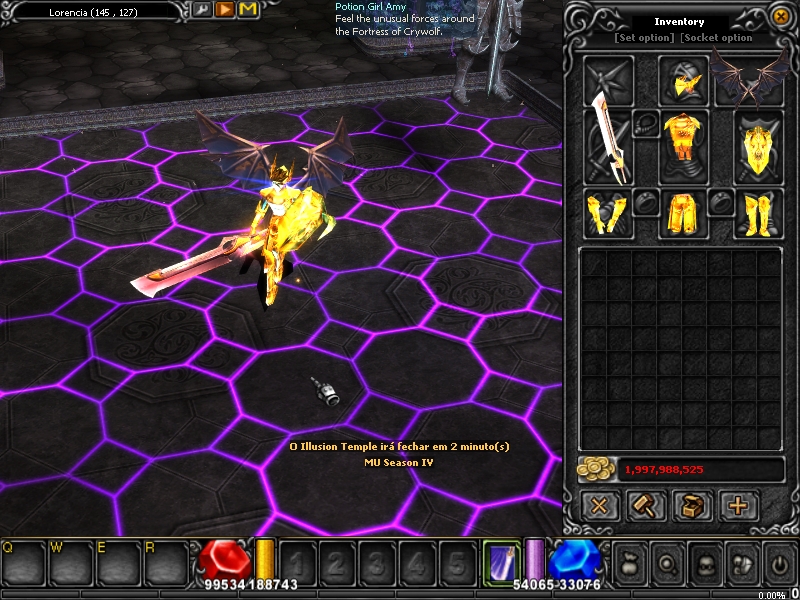This screenshot has width=800, height=600.
Task: Toggle the money bag icon on bottom bar
Action: tap(631, 564)
